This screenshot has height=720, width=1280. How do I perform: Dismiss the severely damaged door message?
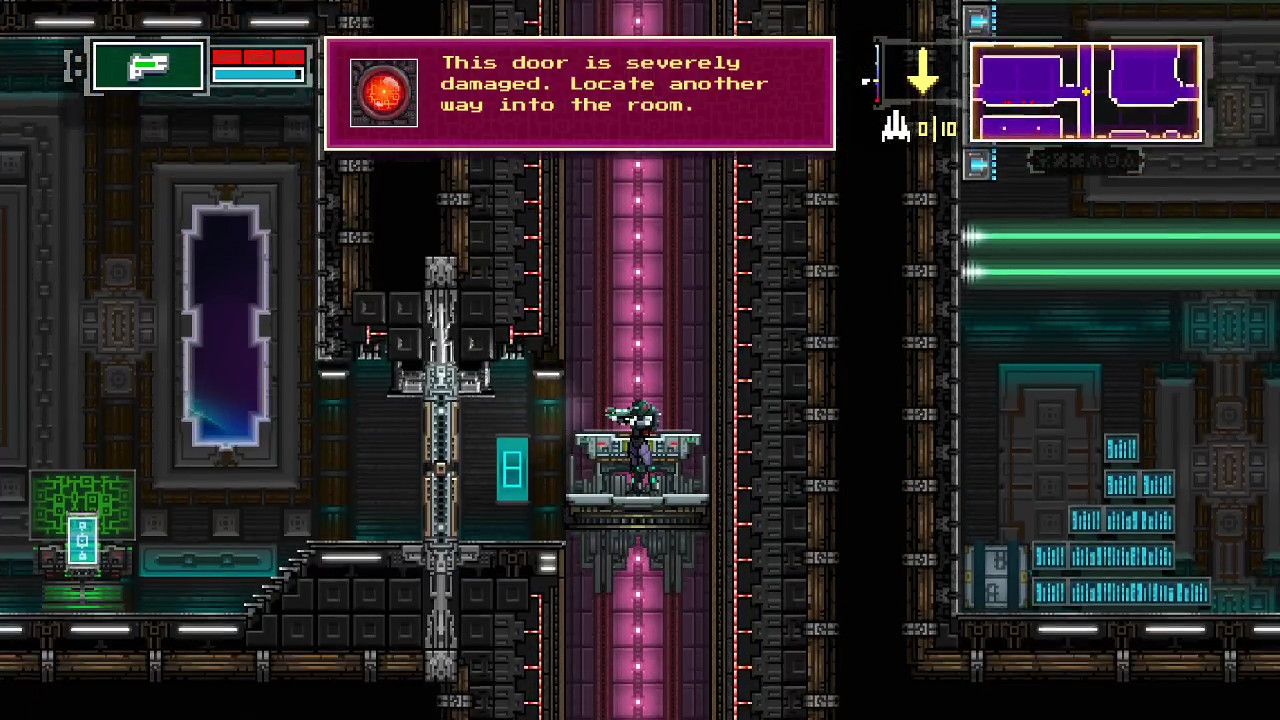click(580, 92)
